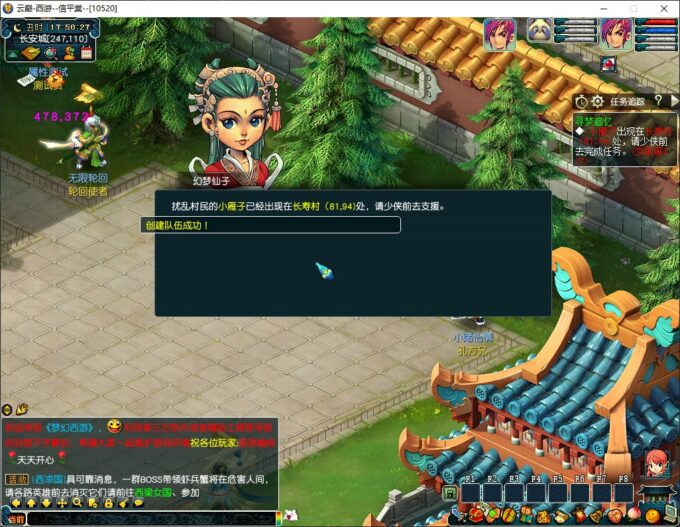Image resolution: width=680 pixels, height=527 pixels.
Task: Open the quest tracker help question mark
Action: pos(657,101)
